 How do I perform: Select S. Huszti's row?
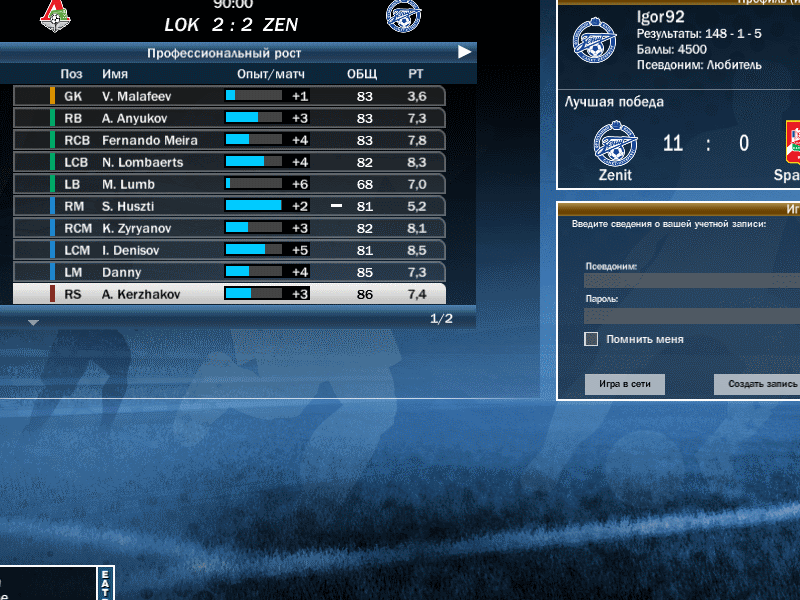230,206
